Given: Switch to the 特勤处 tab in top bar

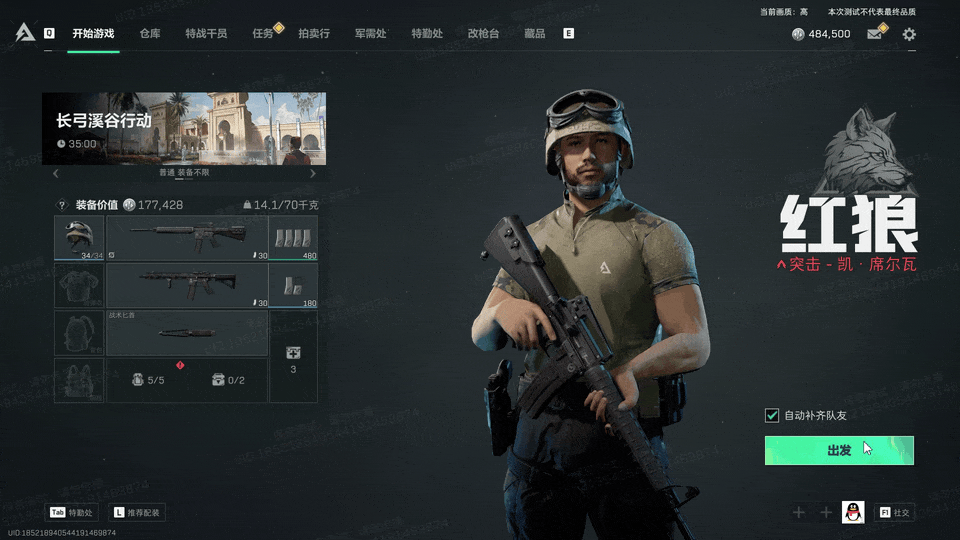Looking at the screenshot, I should [x=427, y=33].
